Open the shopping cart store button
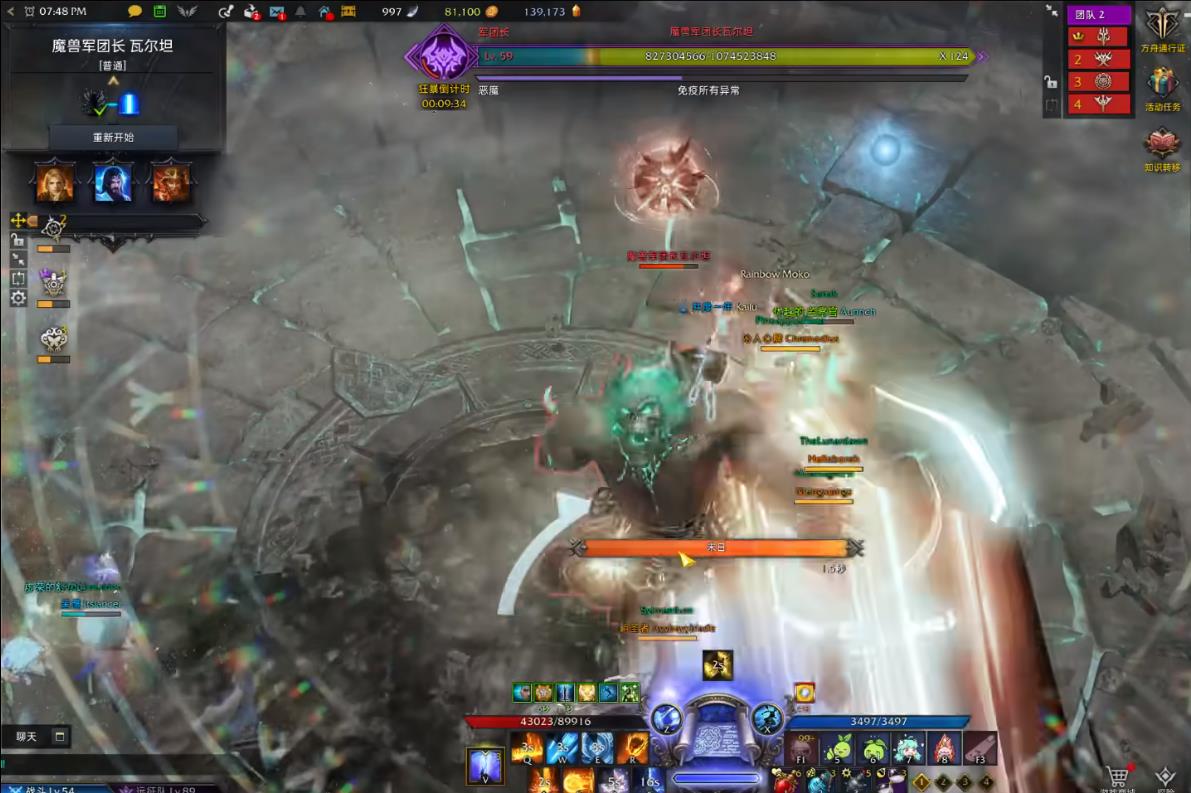The image size is (1191, 793). click(1118, 775)
